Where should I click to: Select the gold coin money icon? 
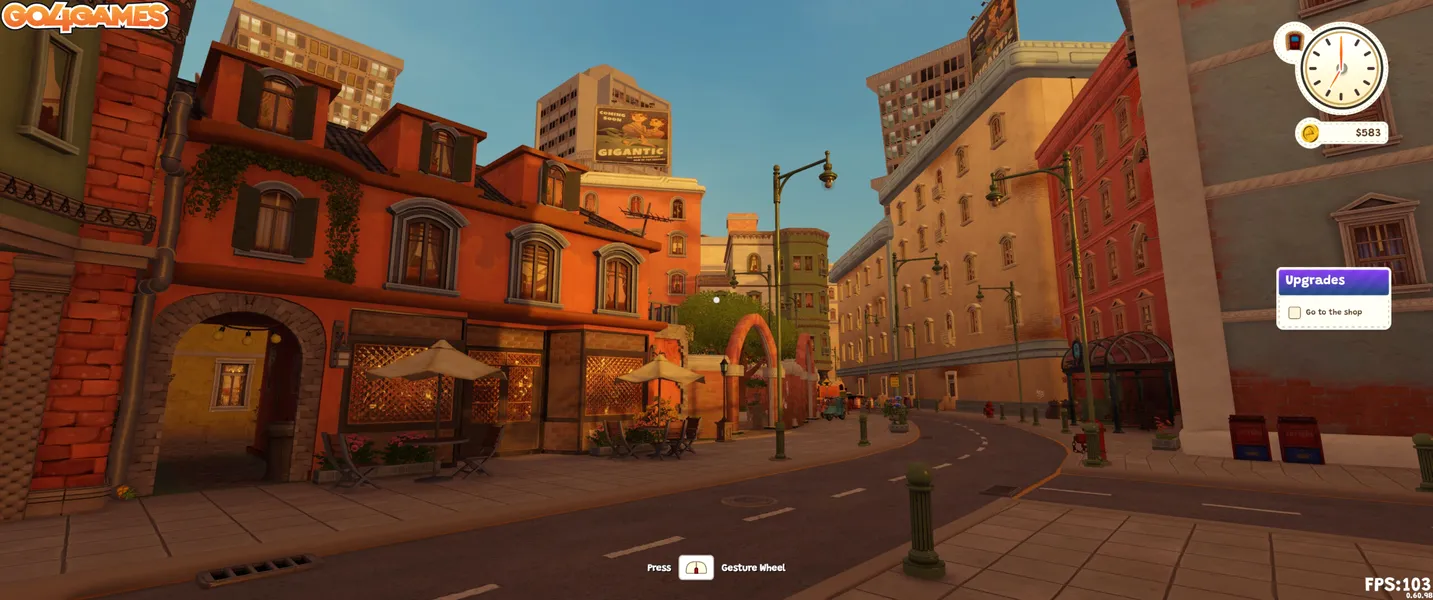tap(1310, 133)
